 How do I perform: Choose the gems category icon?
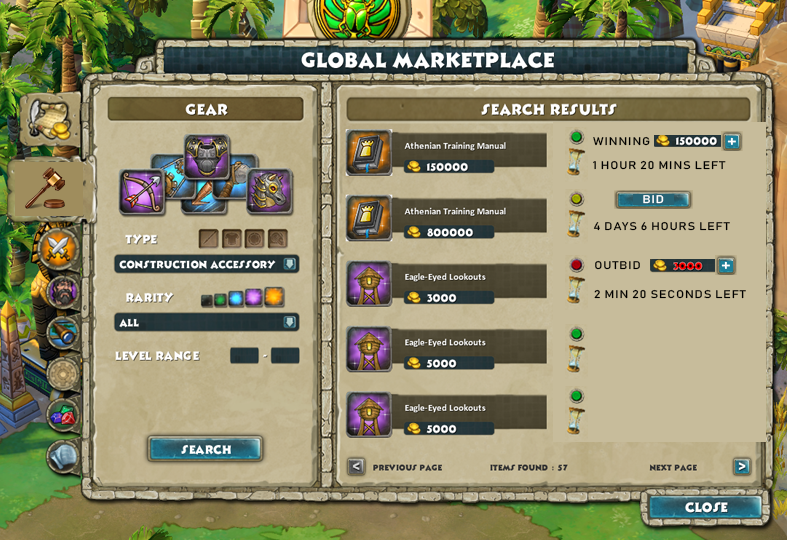pos(62,414)
